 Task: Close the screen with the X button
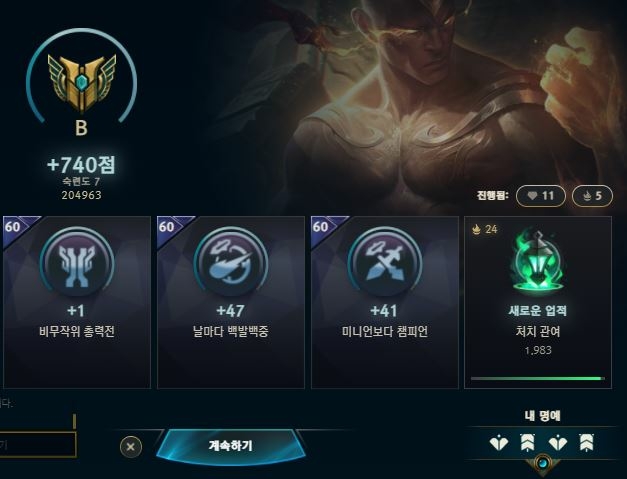point(132,446)
